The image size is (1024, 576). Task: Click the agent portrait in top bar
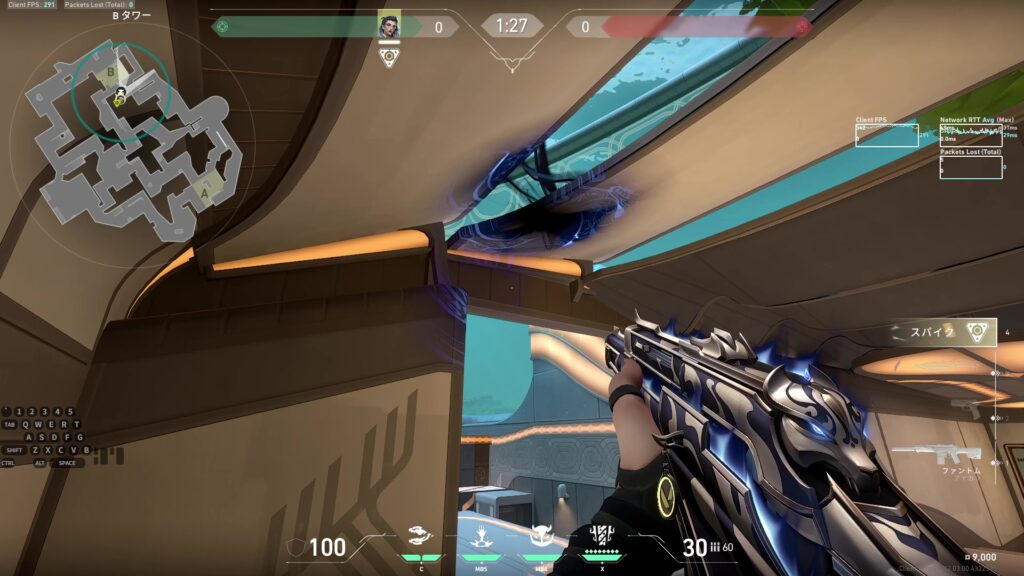(x=389, y=26)
